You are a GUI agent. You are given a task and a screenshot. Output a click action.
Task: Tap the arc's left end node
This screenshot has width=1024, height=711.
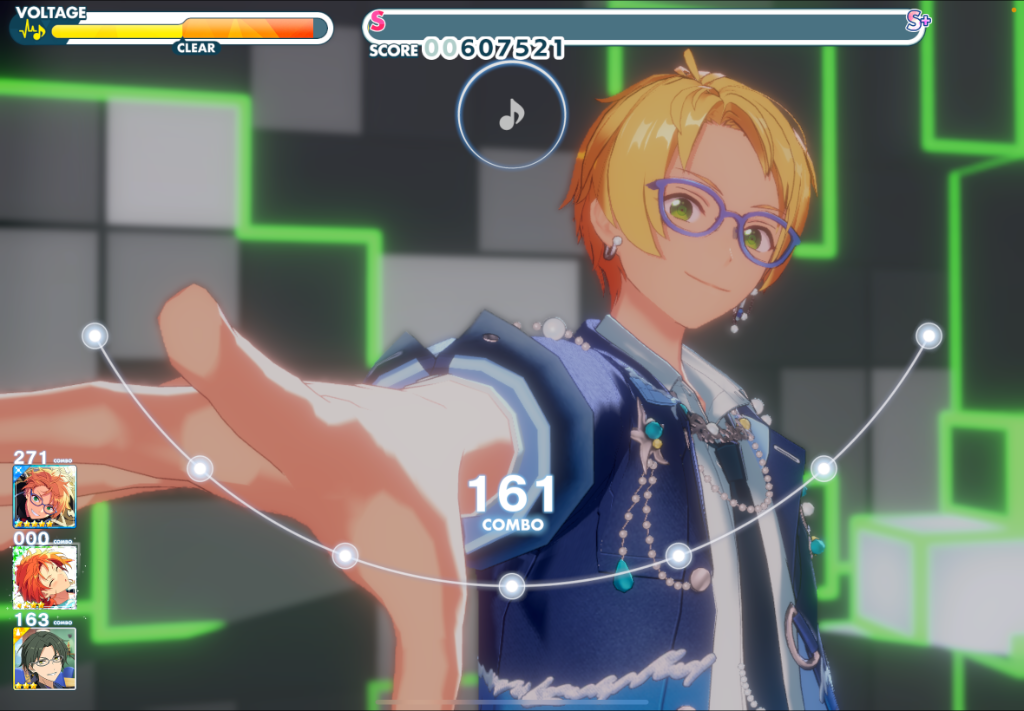coord(95,336)
